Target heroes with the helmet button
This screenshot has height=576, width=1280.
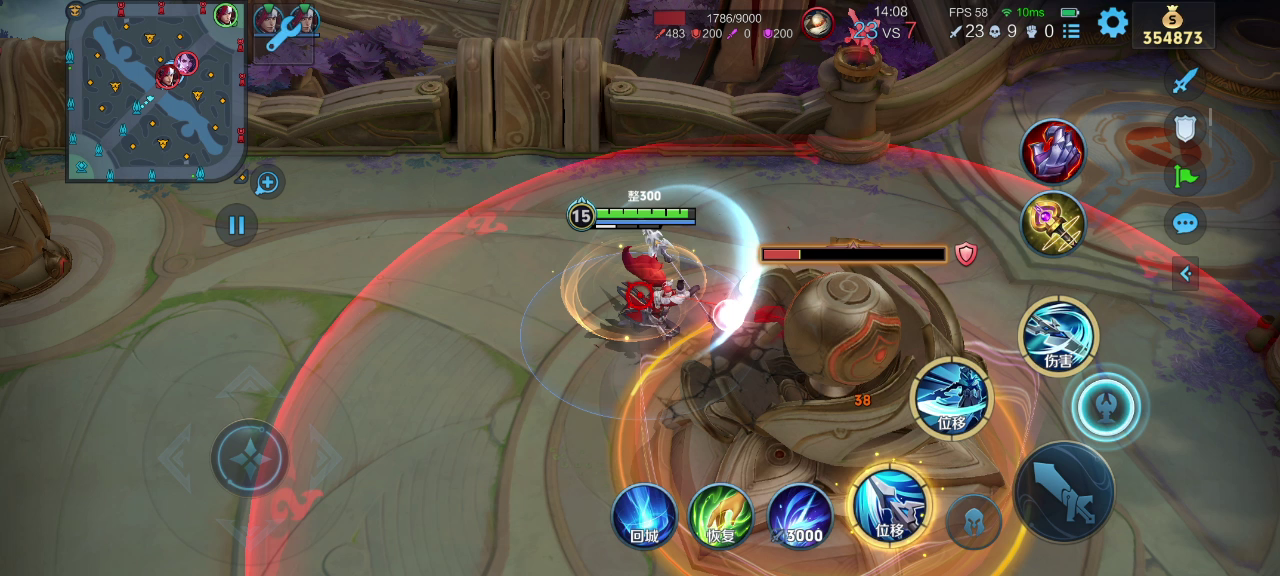973,521
